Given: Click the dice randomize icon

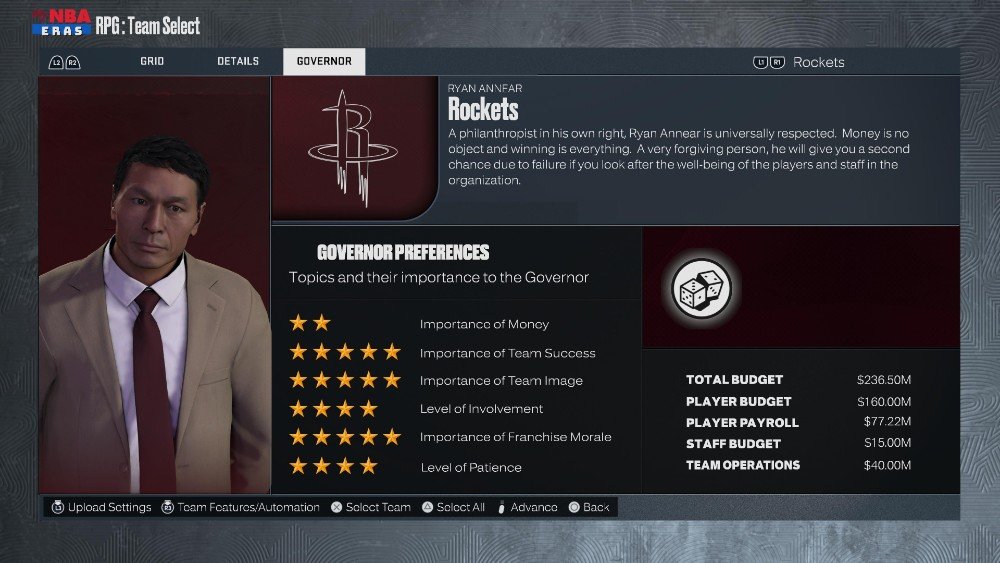Looking at the screenshot, I should point(700,290).
